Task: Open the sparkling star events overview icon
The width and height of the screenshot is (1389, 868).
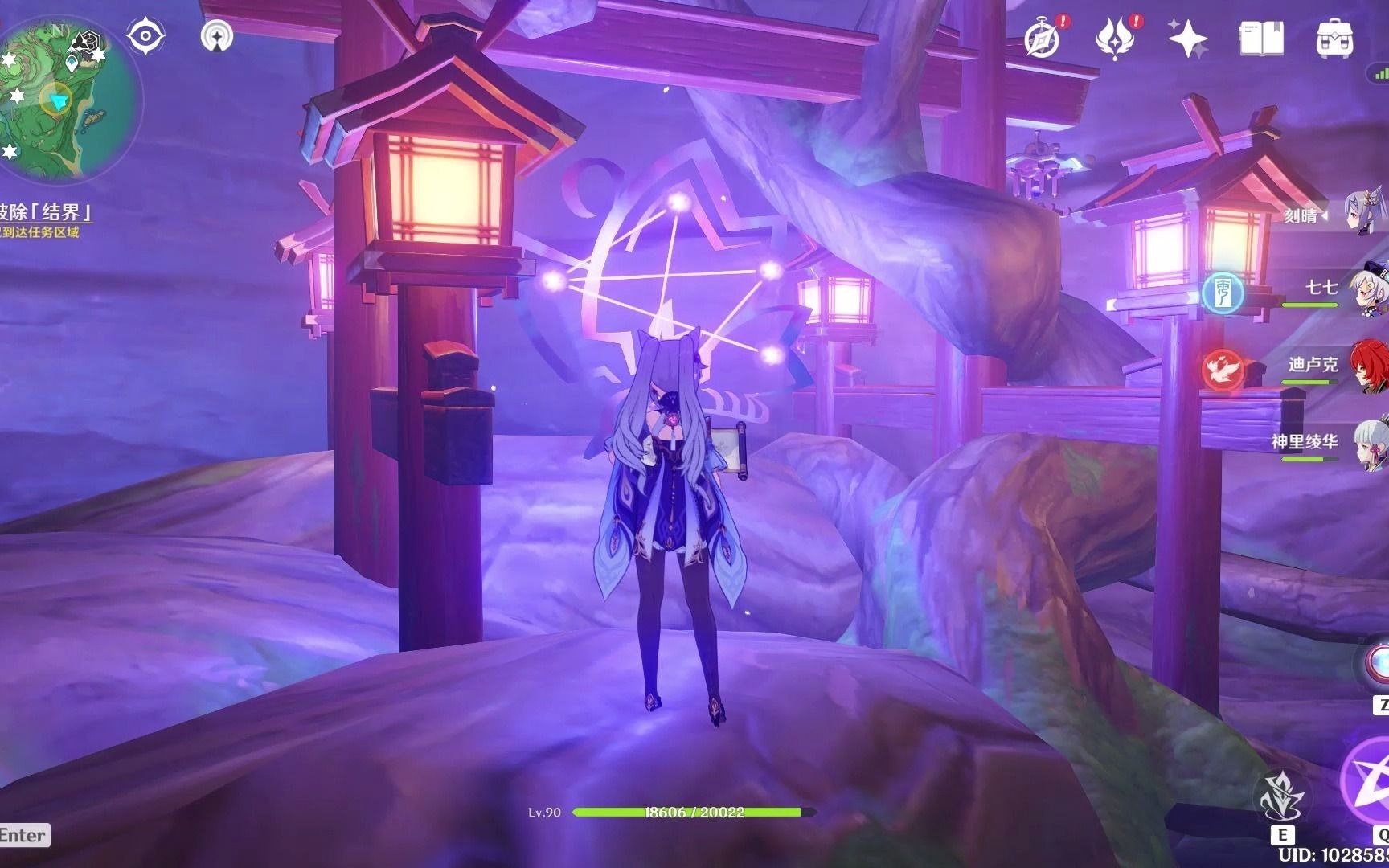Action: (1186, 38)
